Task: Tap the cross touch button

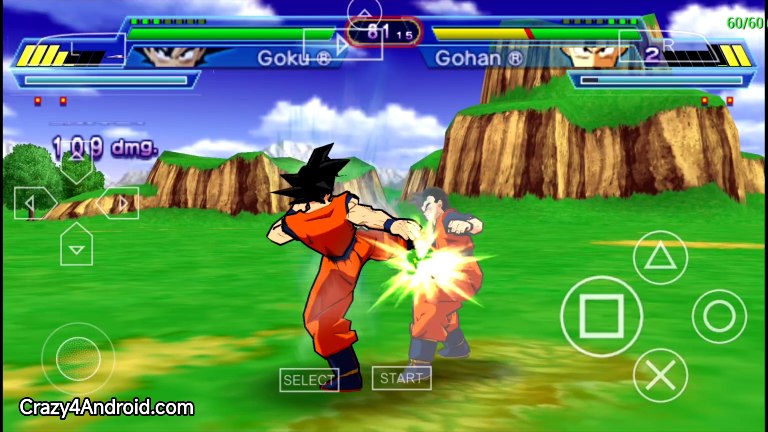Action: pyautogui.click(x=659, y=375)
